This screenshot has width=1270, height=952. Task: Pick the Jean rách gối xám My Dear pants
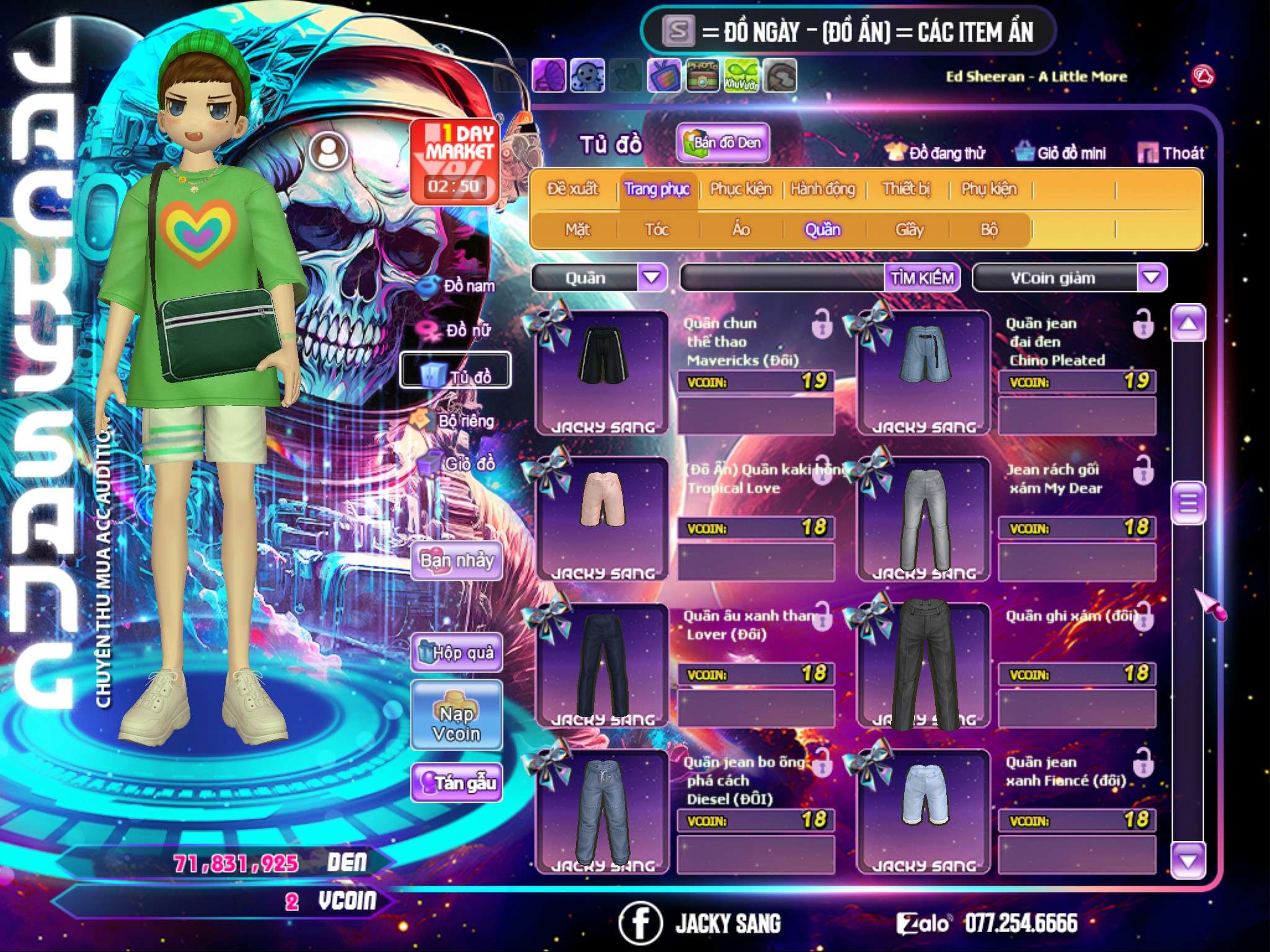tap(923, 518)
